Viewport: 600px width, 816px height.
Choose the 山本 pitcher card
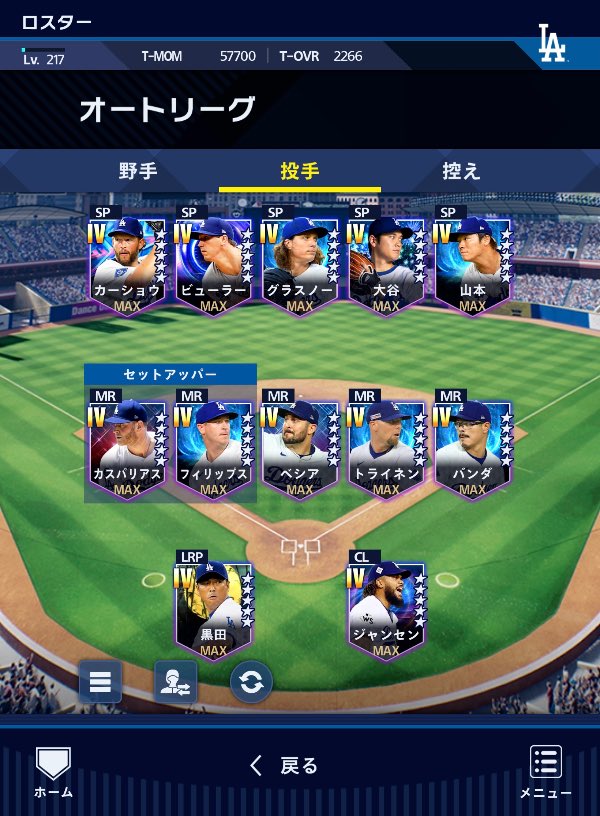(x=472, y=262)
